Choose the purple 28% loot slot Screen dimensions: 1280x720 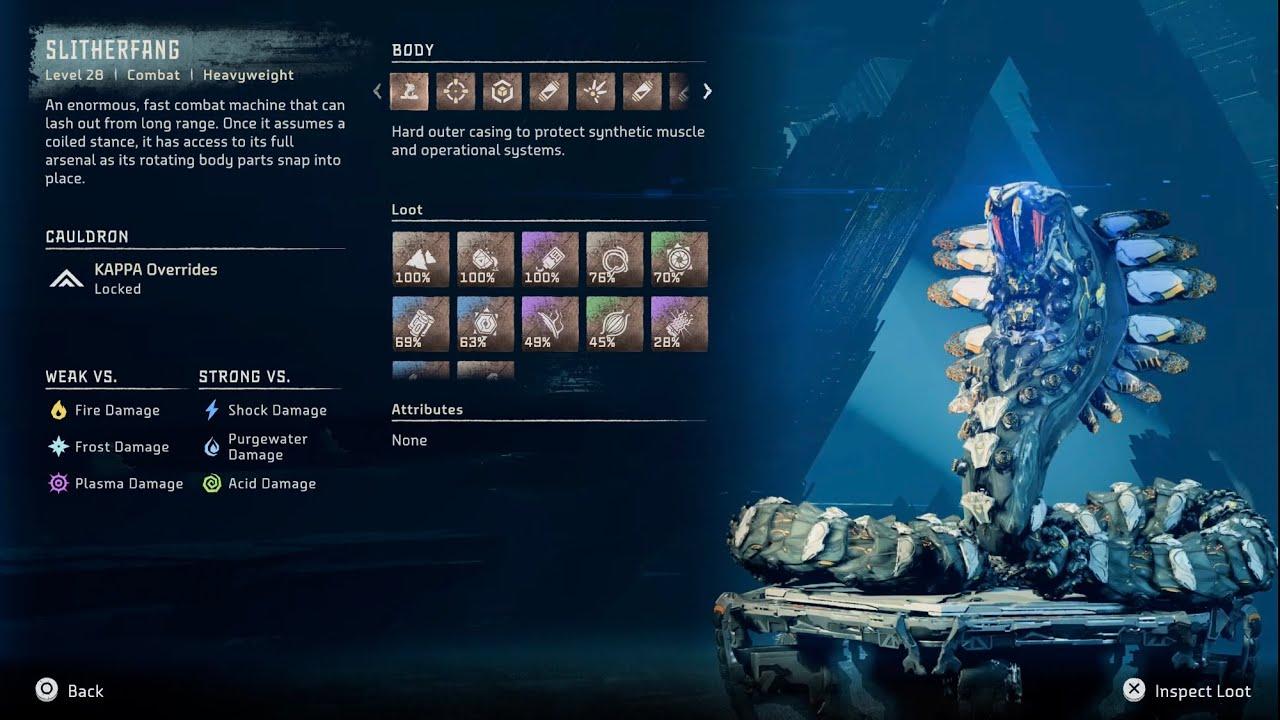(679, 324)
